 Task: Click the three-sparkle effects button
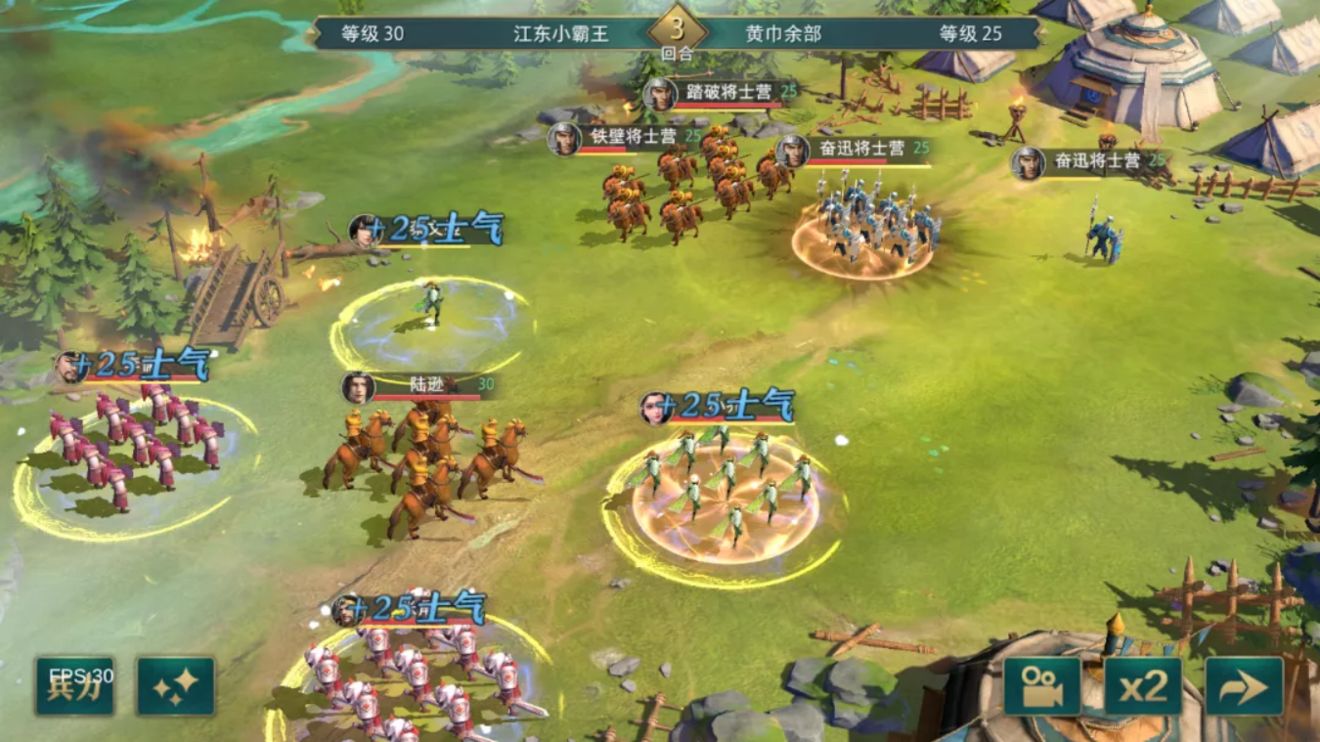pyautogui.click(x=176, y=685)
